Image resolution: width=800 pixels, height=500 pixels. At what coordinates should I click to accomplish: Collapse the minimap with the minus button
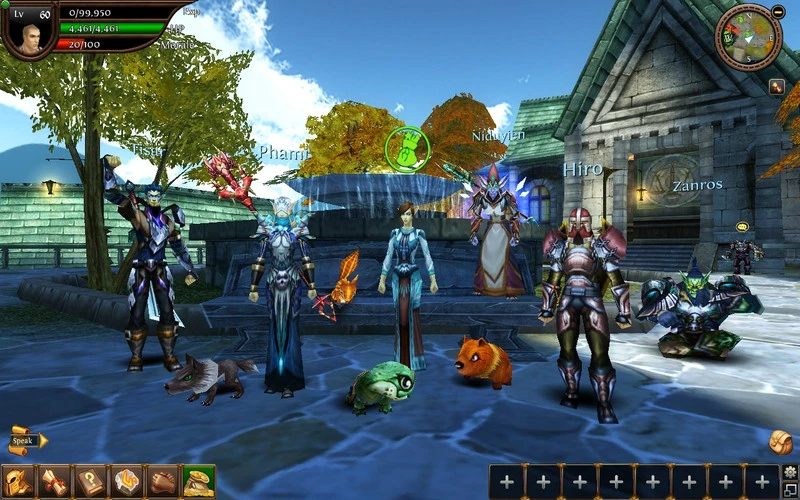click(x=778, y=11)
